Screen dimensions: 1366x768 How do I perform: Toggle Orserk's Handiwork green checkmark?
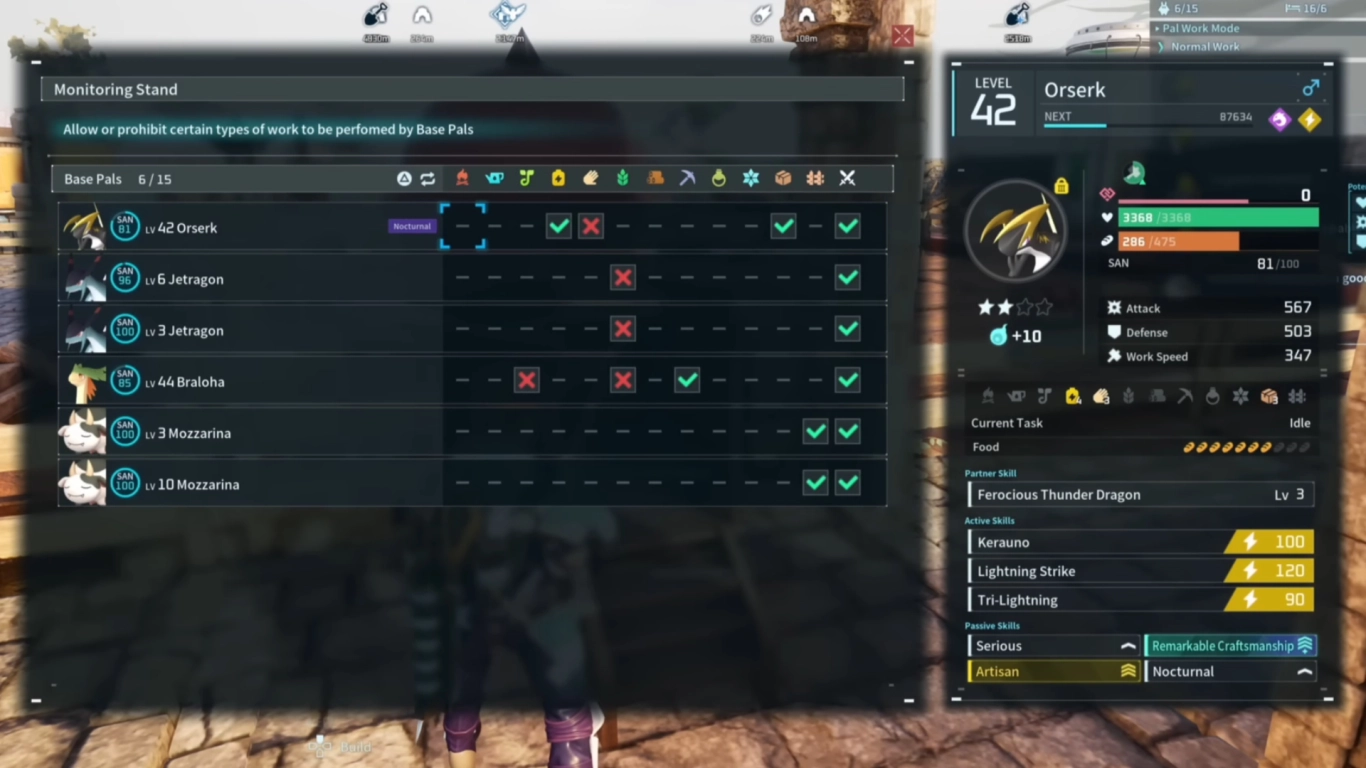558,226
